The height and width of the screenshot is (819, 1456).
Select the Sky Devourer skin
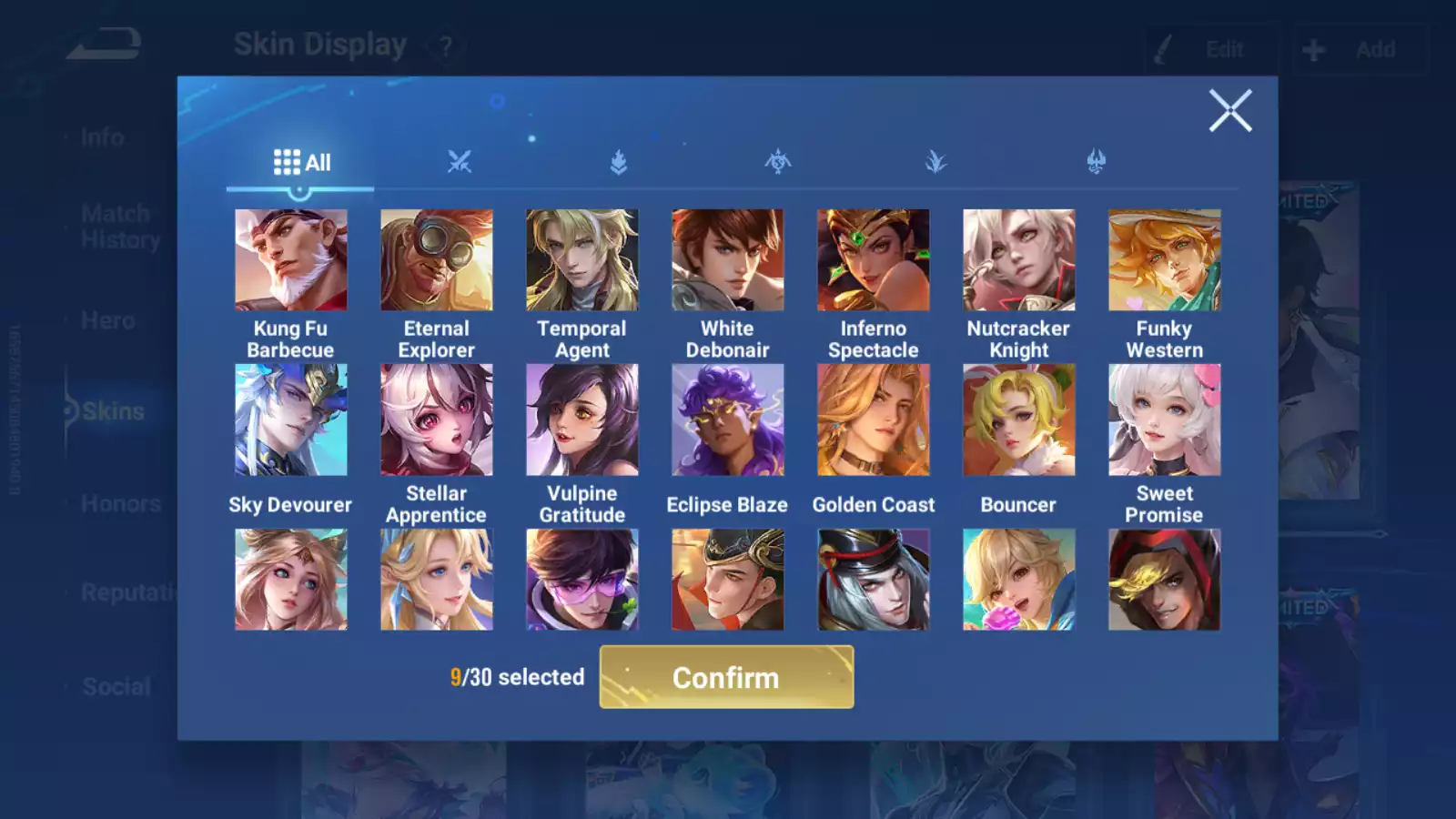(x=290, y=420)
